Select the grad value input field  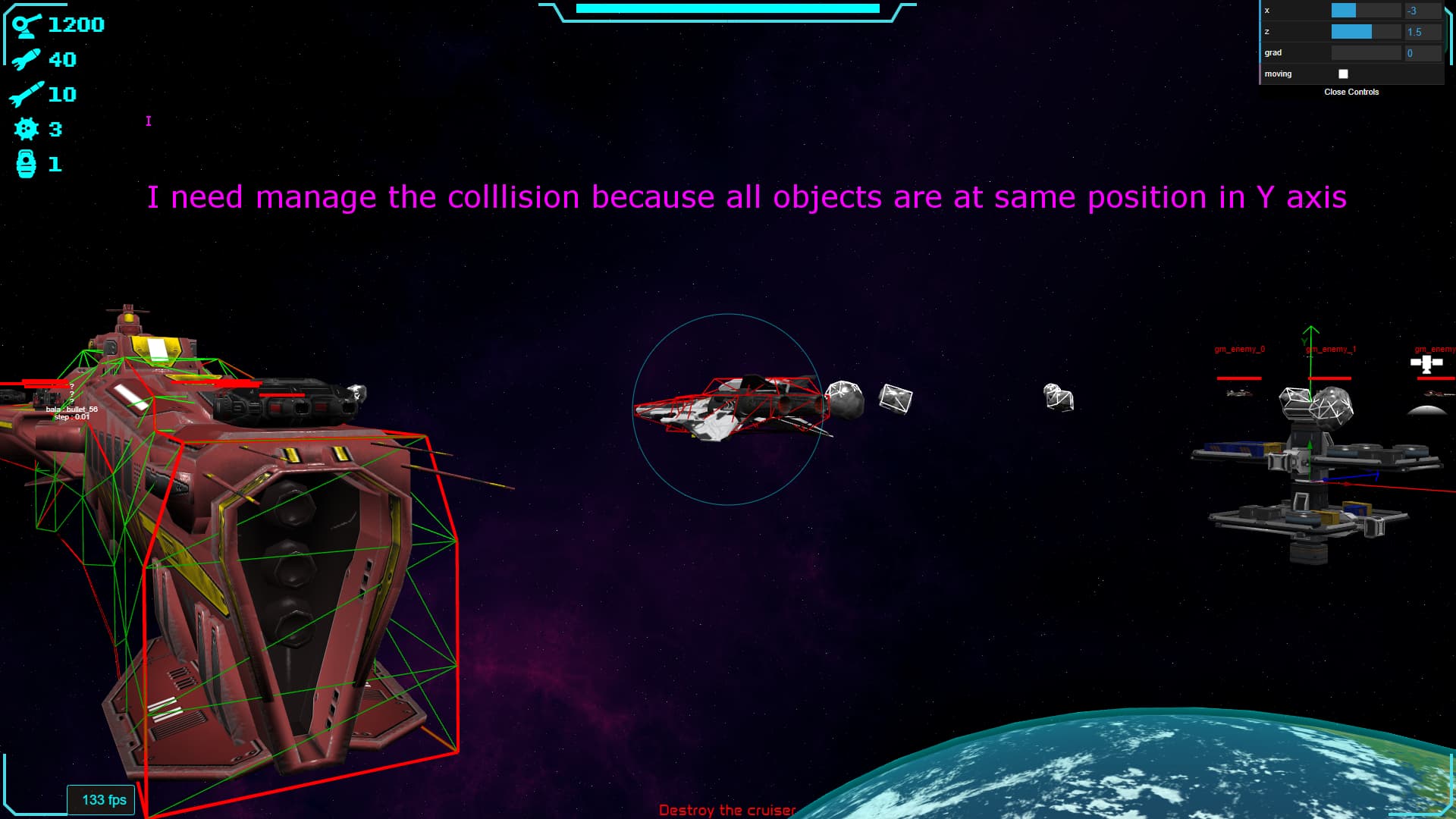coord(1422,53)
